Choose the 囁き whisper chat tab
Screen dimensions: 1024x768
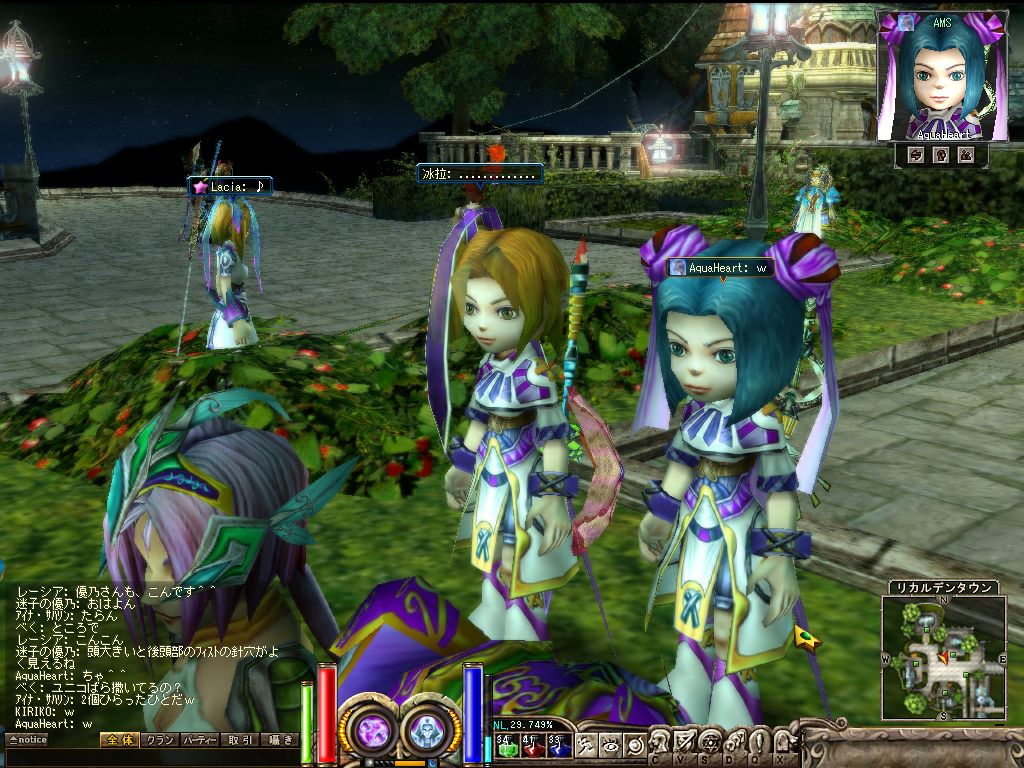pyautogui.click(x=279, y=740)
